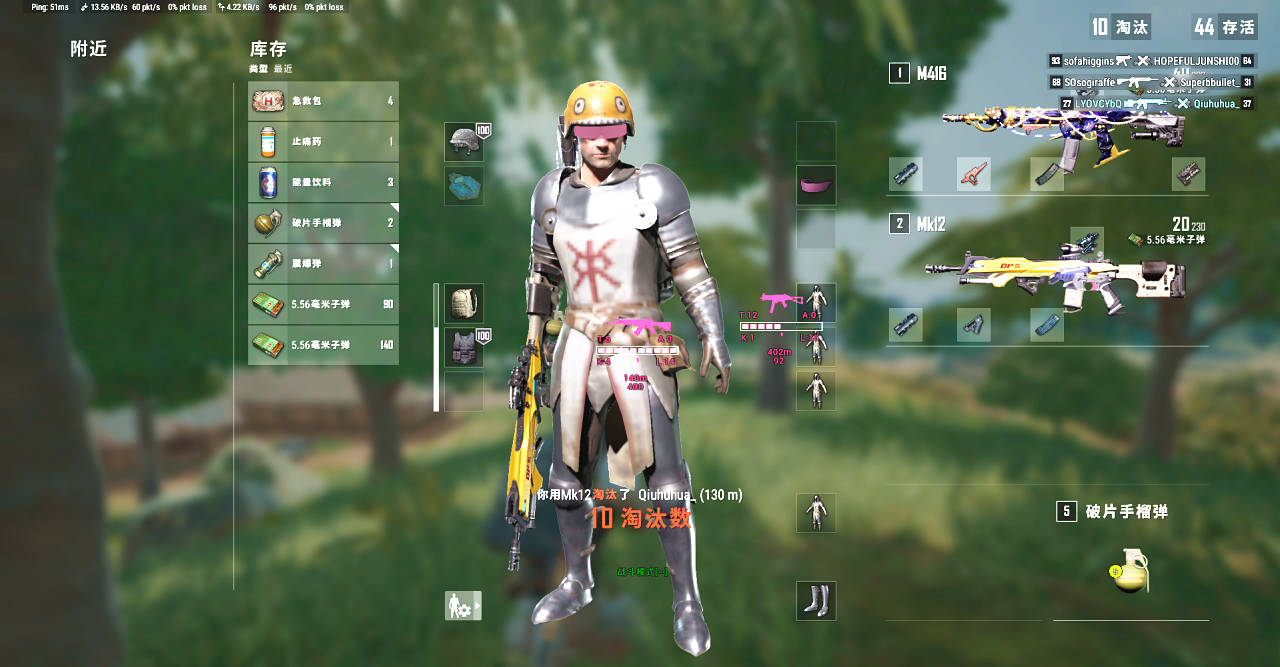The height and width of the screenshot is (667, 1280).
Task: Select the equipped backpack slot
Action: coord(464,303)
